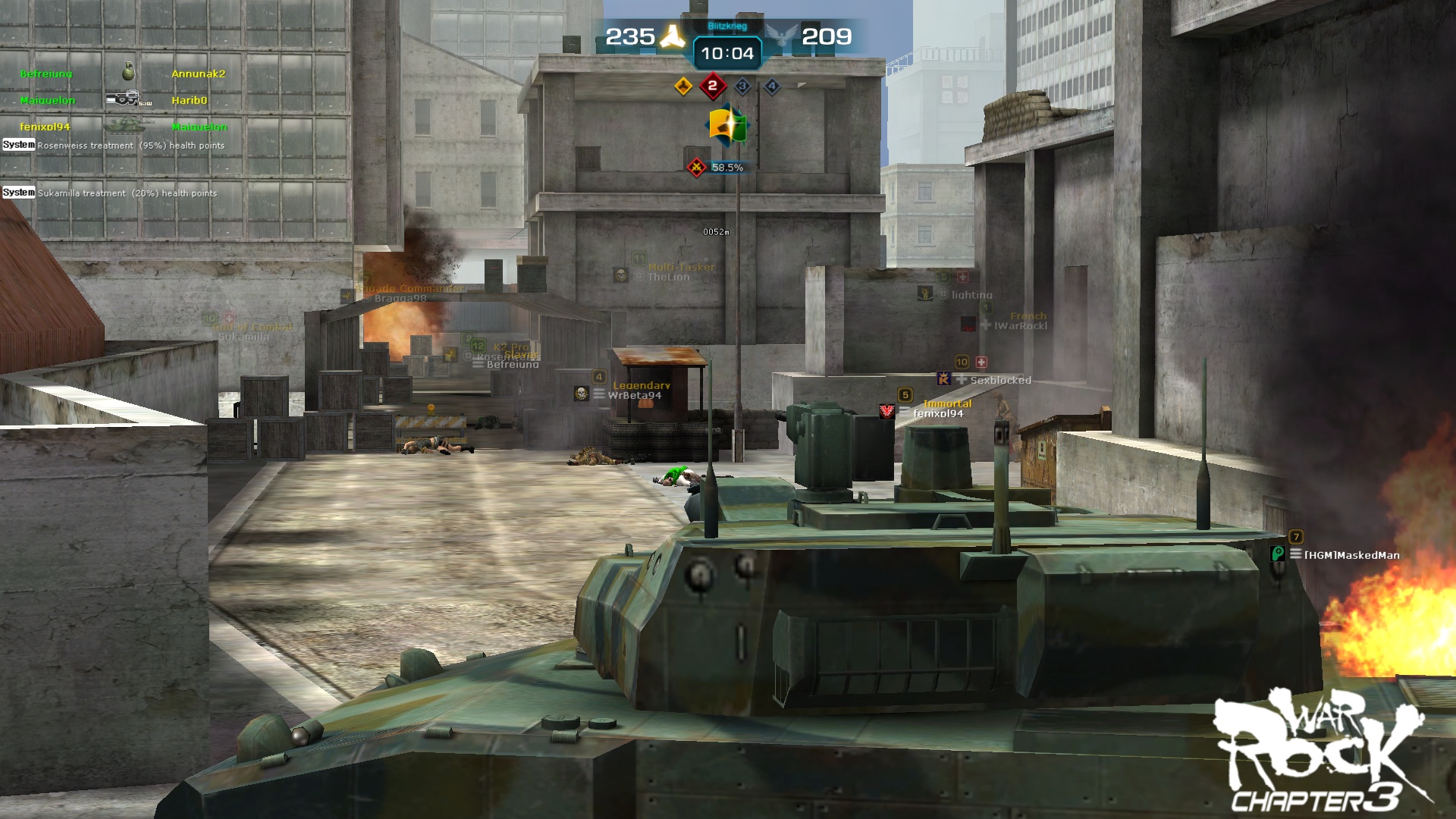Expand the active red objective marker 2

pyautogui.click(x=711, y=86)
